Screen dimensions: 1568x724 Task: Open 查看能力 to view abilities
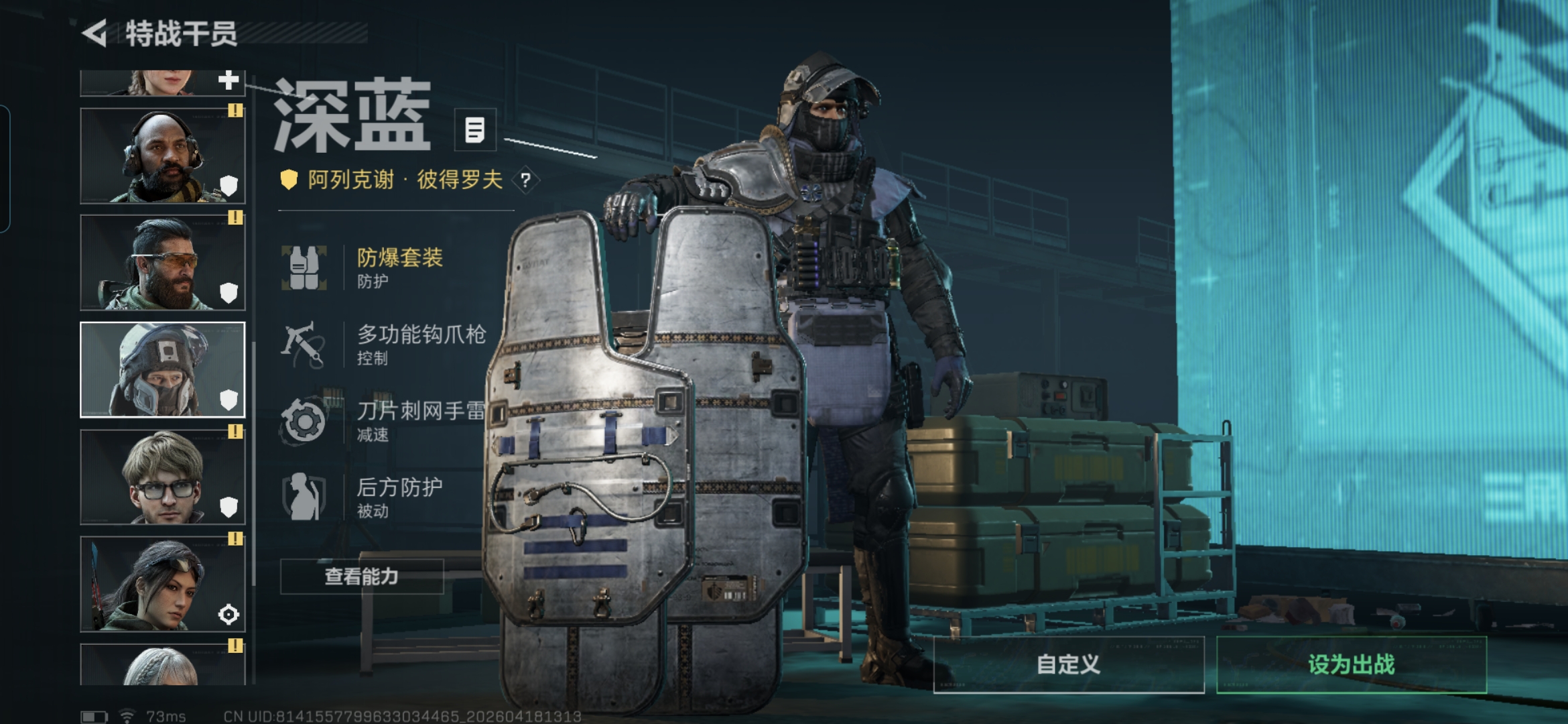362,577
